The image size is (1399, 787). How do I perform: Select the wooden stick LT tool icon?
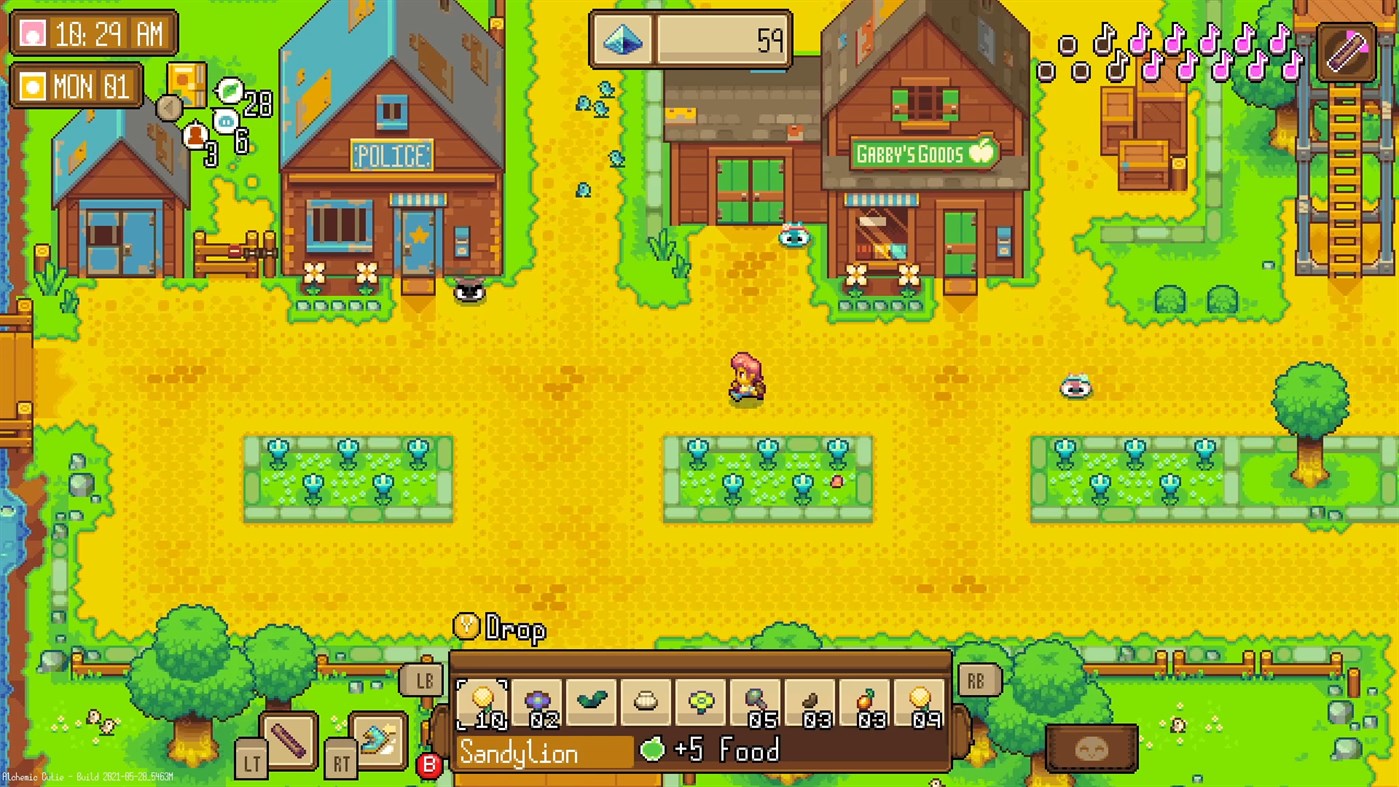287,741
